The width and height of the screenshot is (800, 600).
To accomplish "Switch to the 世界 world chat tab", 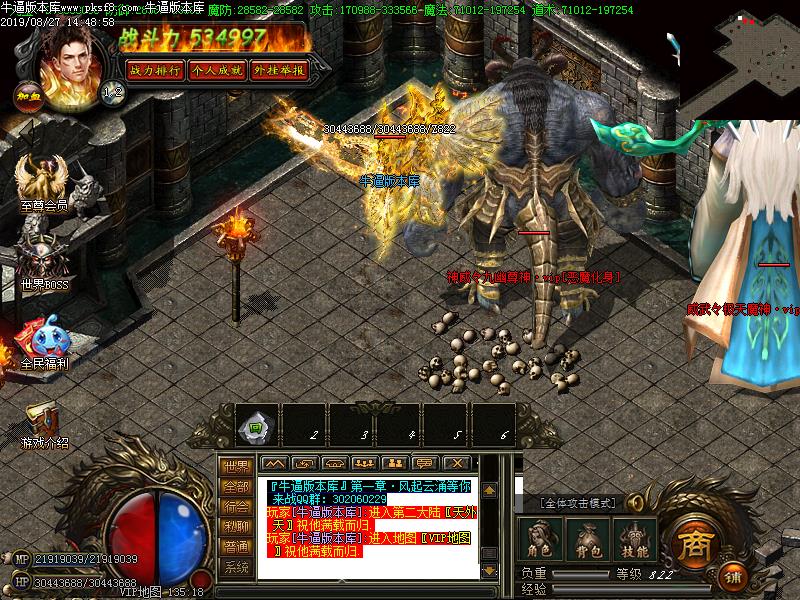I will 236,466.
